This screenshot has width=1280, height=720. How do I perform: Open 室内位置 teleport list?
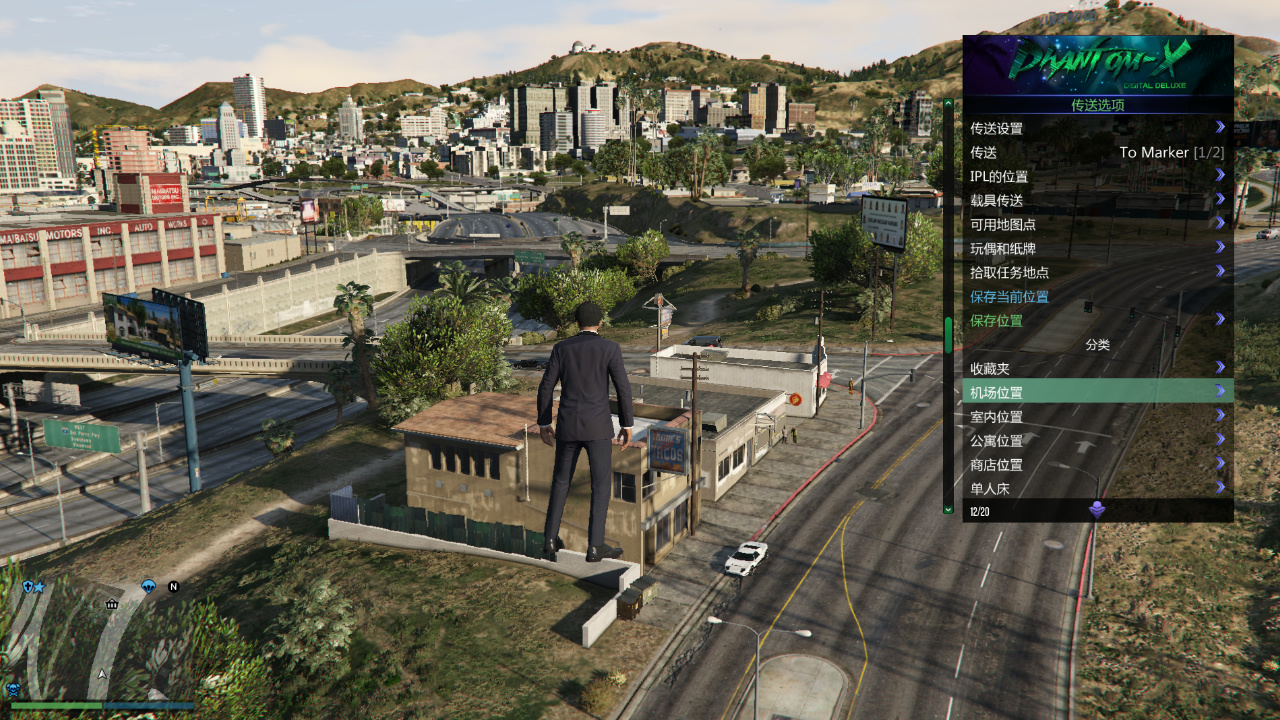[x=1097, y=416]
